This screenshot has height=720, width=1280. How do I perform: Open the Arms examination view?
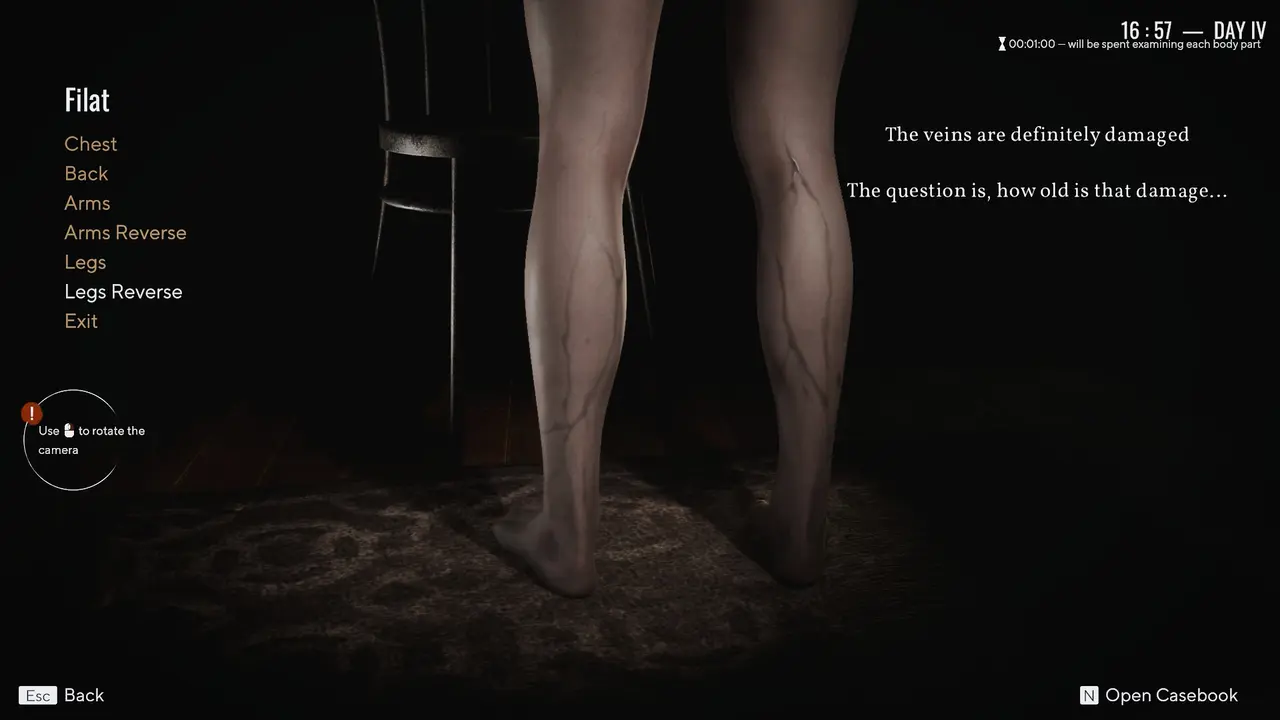pos(87,203)
